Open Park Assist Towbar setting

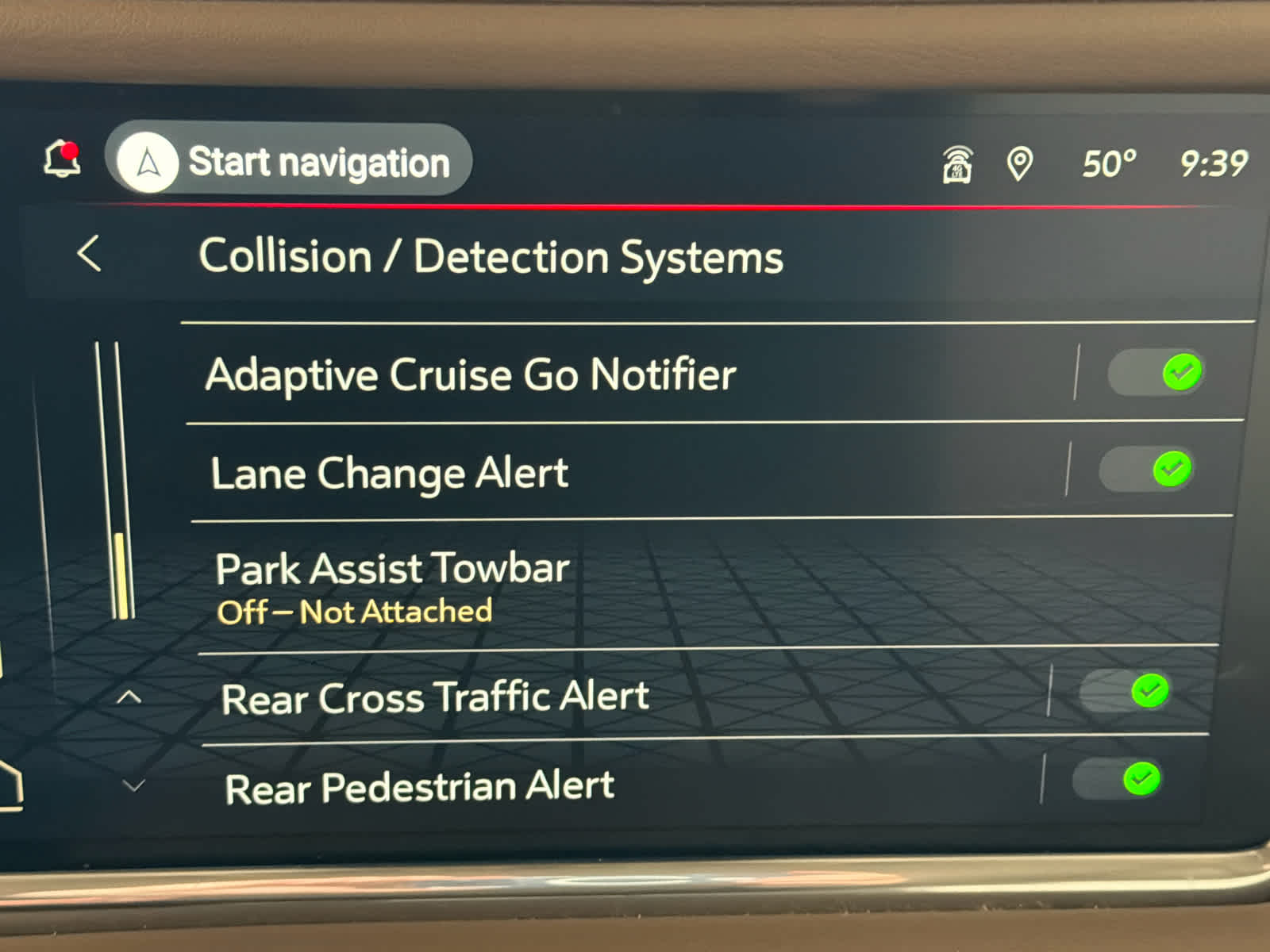(x=393, y=585)
